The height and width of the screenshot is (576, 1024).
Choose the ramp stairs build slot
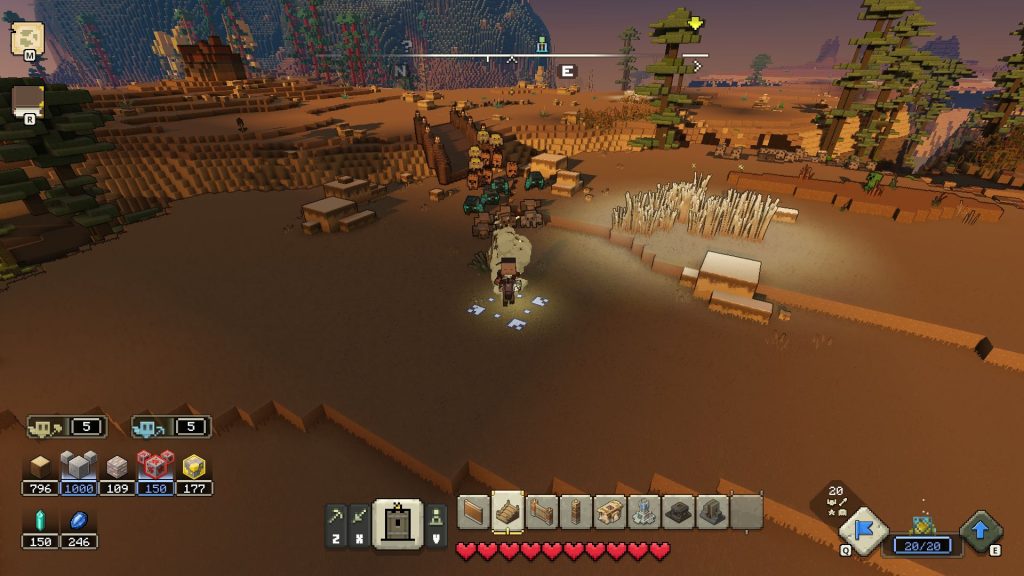[x=508, y=512]
